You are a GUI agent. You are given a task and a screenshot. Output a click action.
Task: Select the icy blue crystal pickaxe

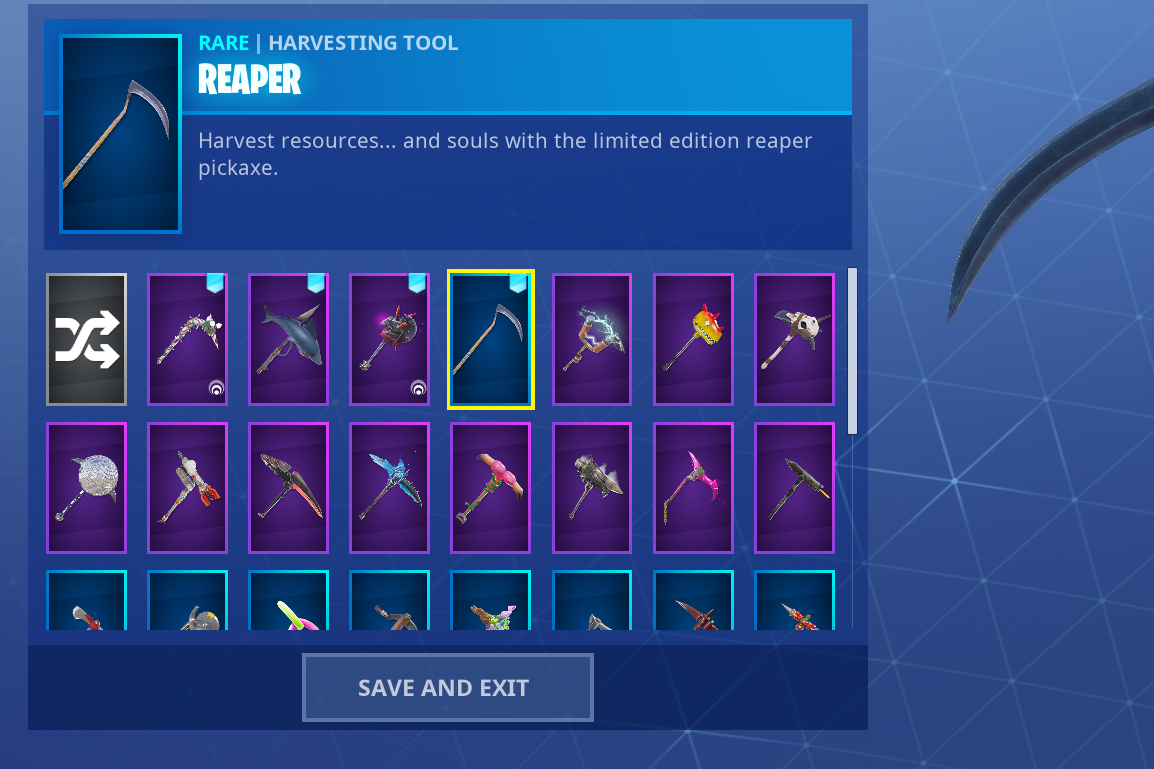[389, 488]
